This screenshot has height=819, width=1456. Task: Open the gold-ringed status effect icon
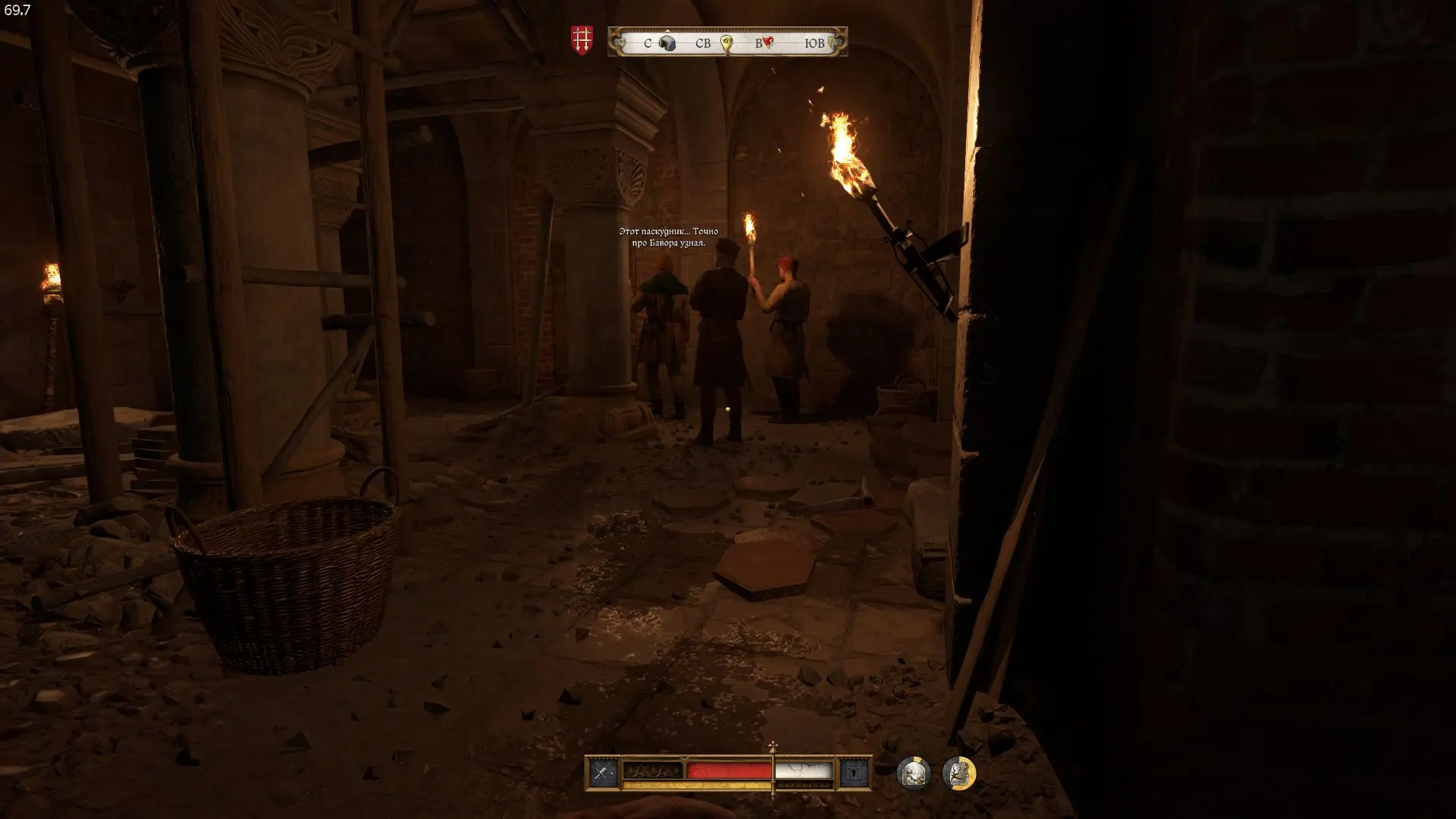tap(959, 773)
